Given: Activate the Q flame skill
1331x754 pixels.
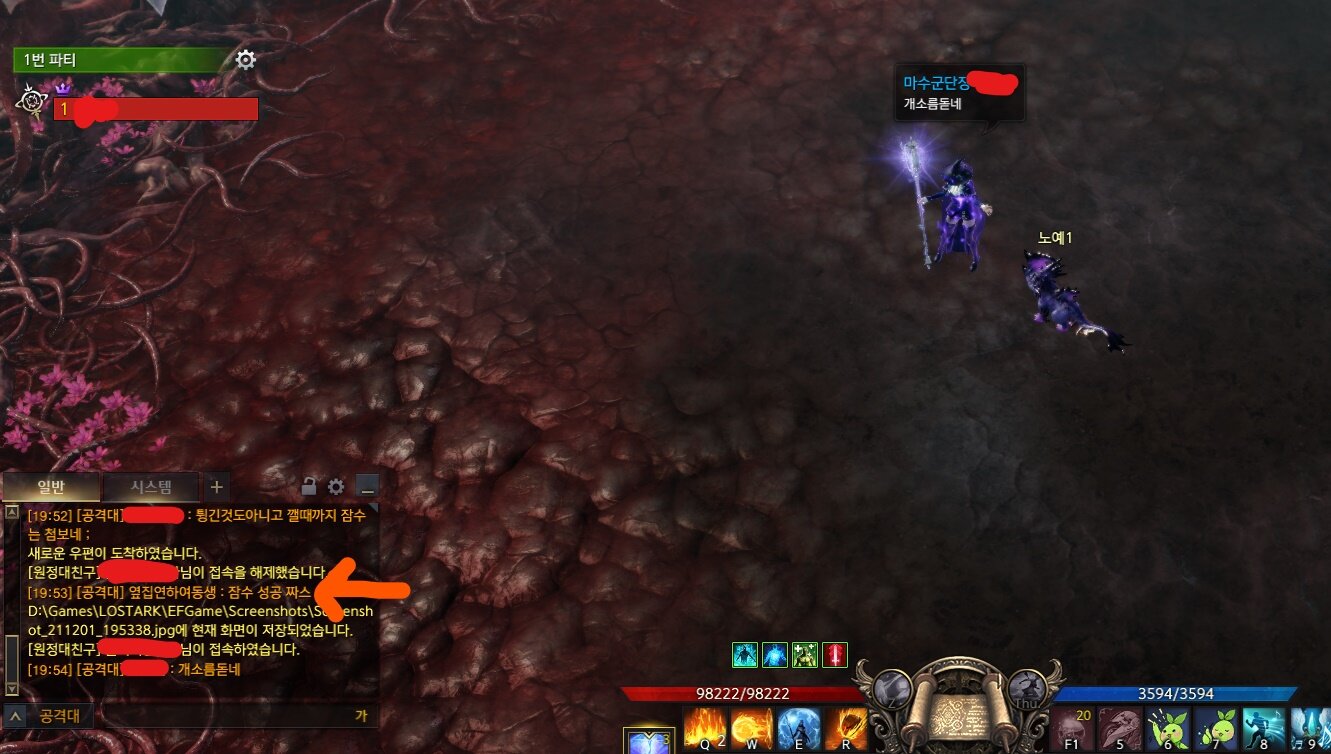Looking at the screenshot, I should point(705,729).
